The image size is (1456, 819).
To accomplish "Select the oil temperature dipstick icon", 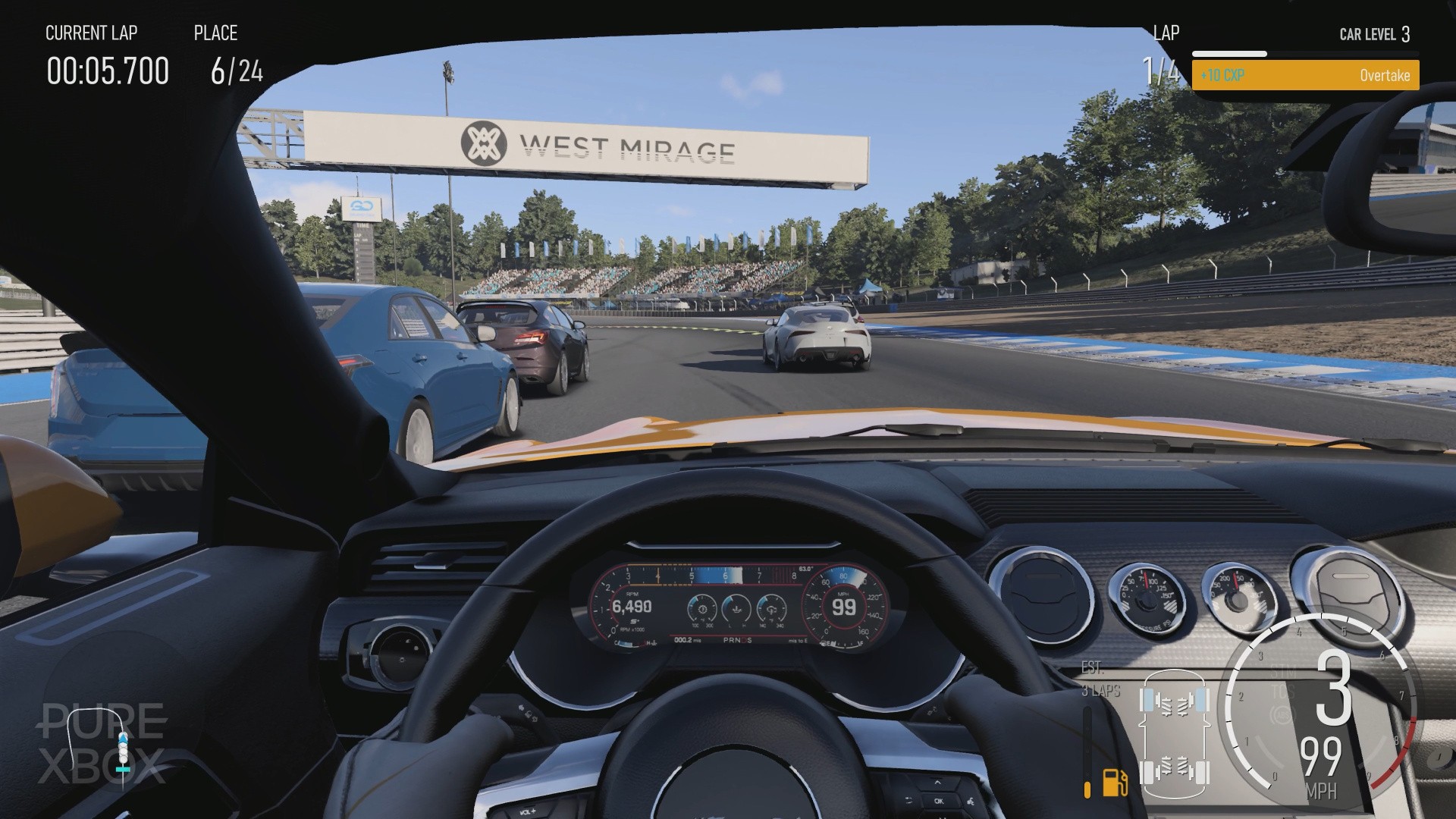I will [x=736, y=610].
